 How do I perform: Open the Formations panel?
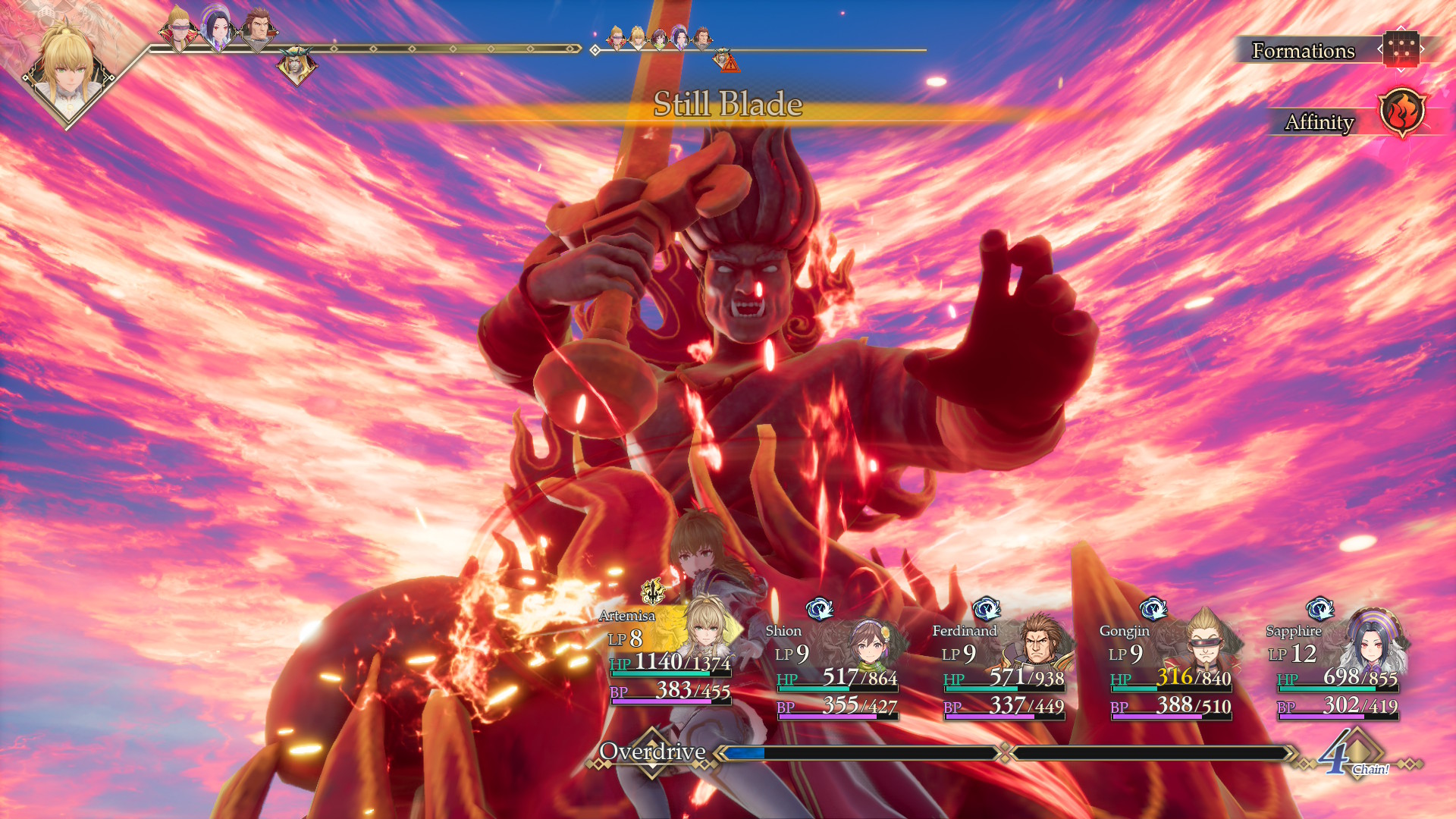pos(1400,50)
